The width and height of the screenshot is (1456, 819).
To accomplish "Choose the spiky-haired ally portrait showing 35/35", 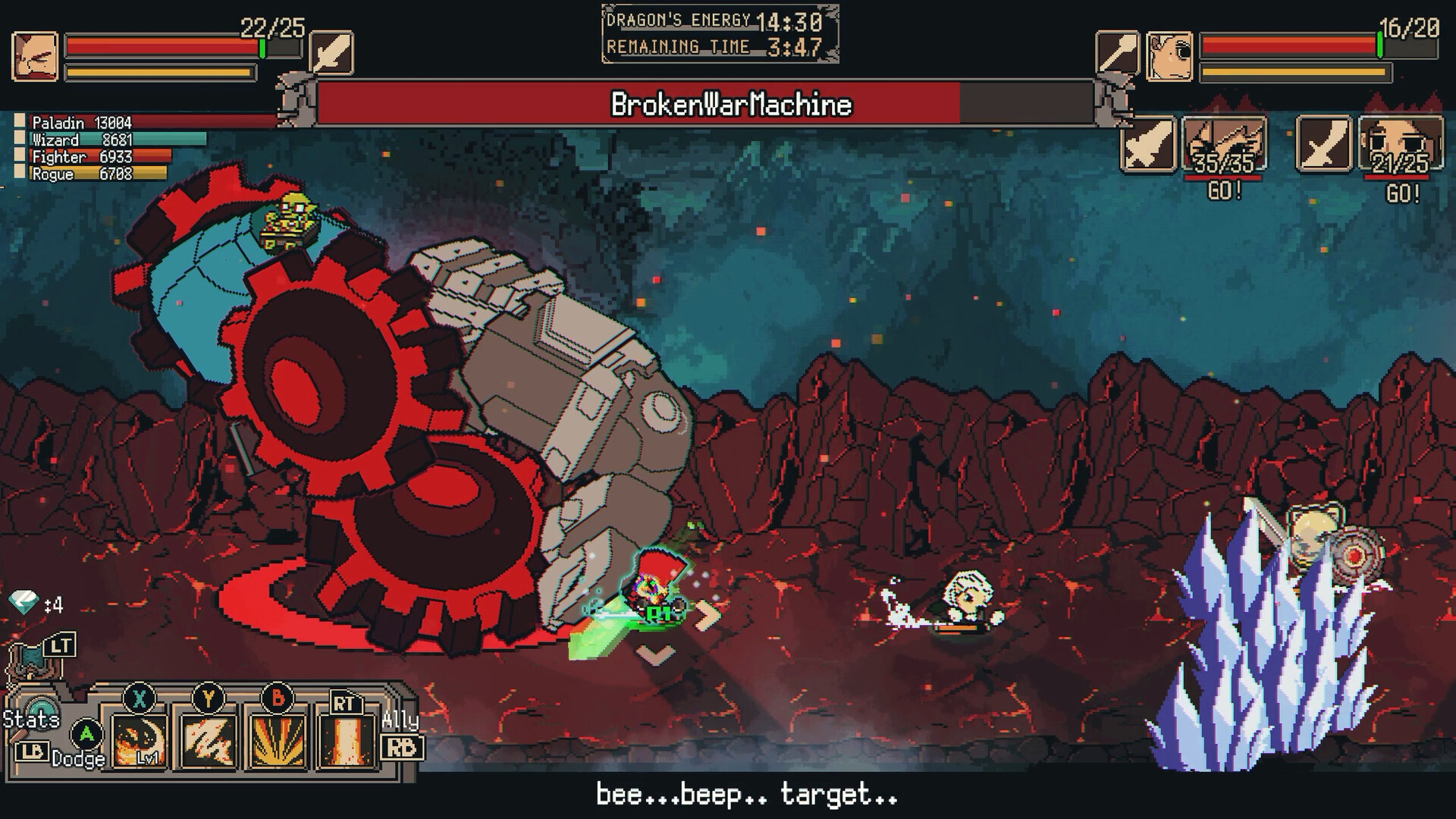I will (1224, 144).
